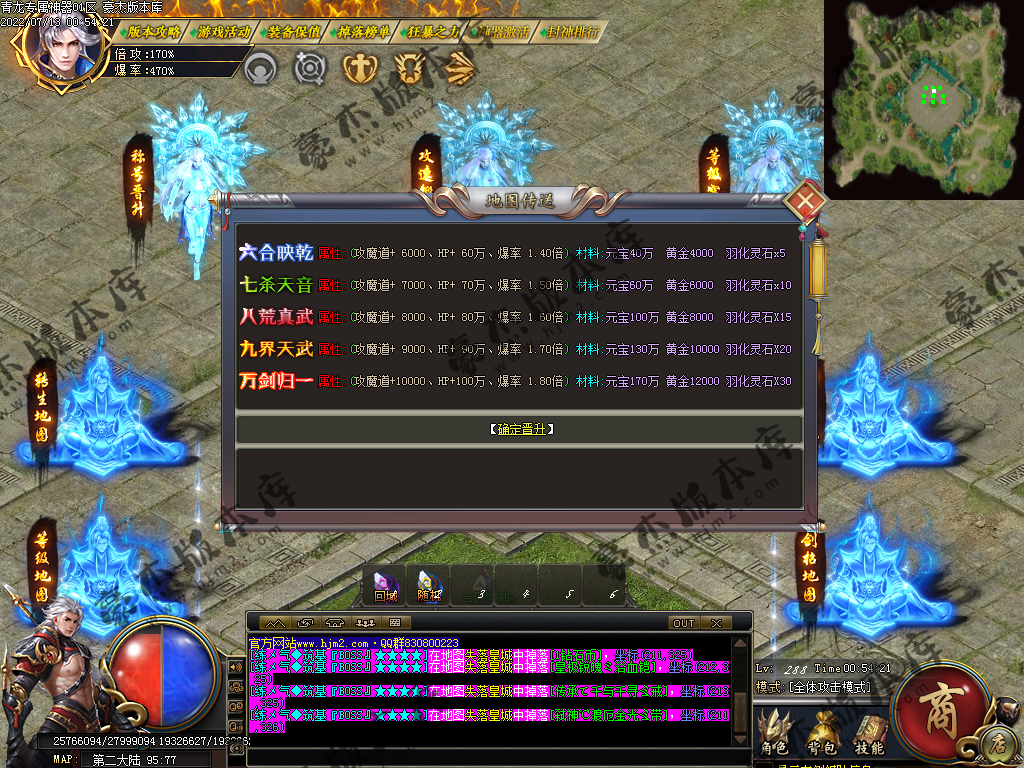Choose the 七杀天音 title row
This screenshot has width=1024, height=768.
276,286
